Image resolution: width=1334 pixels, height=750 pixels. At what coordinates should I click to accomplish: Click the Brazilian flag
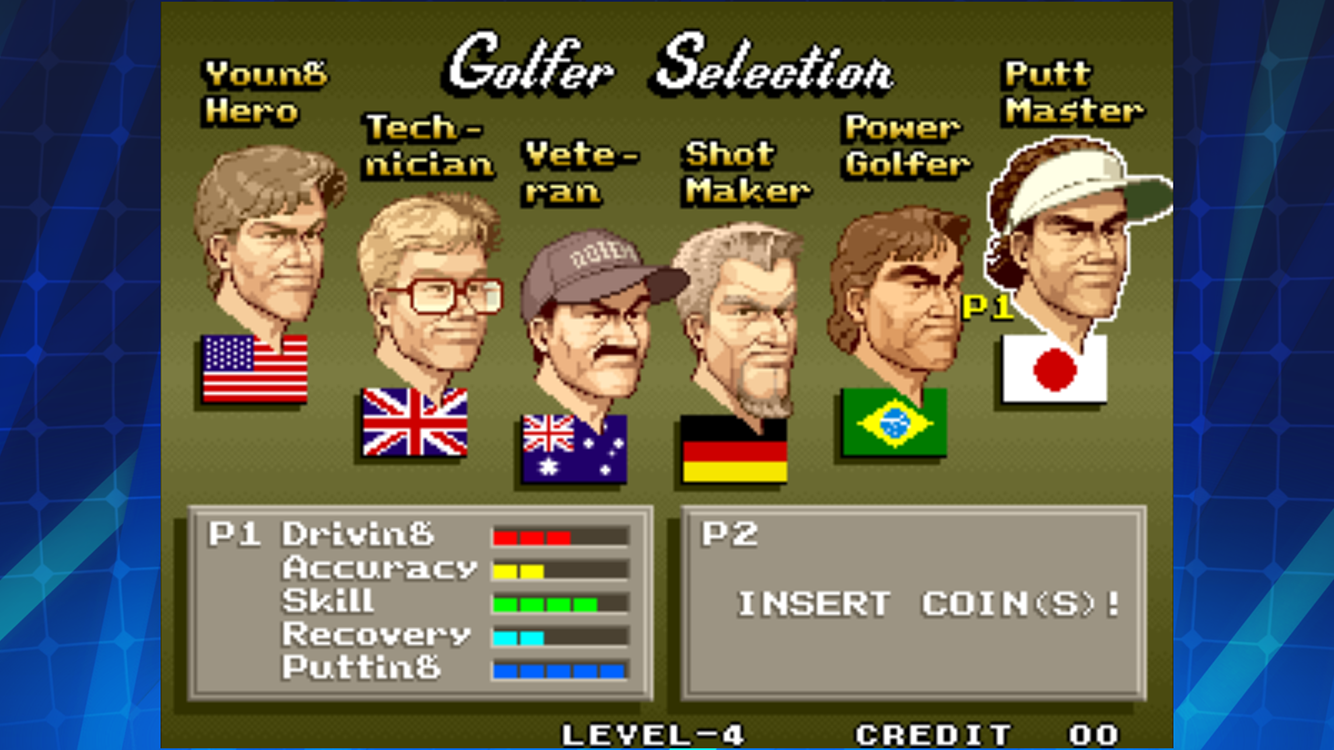894,423
